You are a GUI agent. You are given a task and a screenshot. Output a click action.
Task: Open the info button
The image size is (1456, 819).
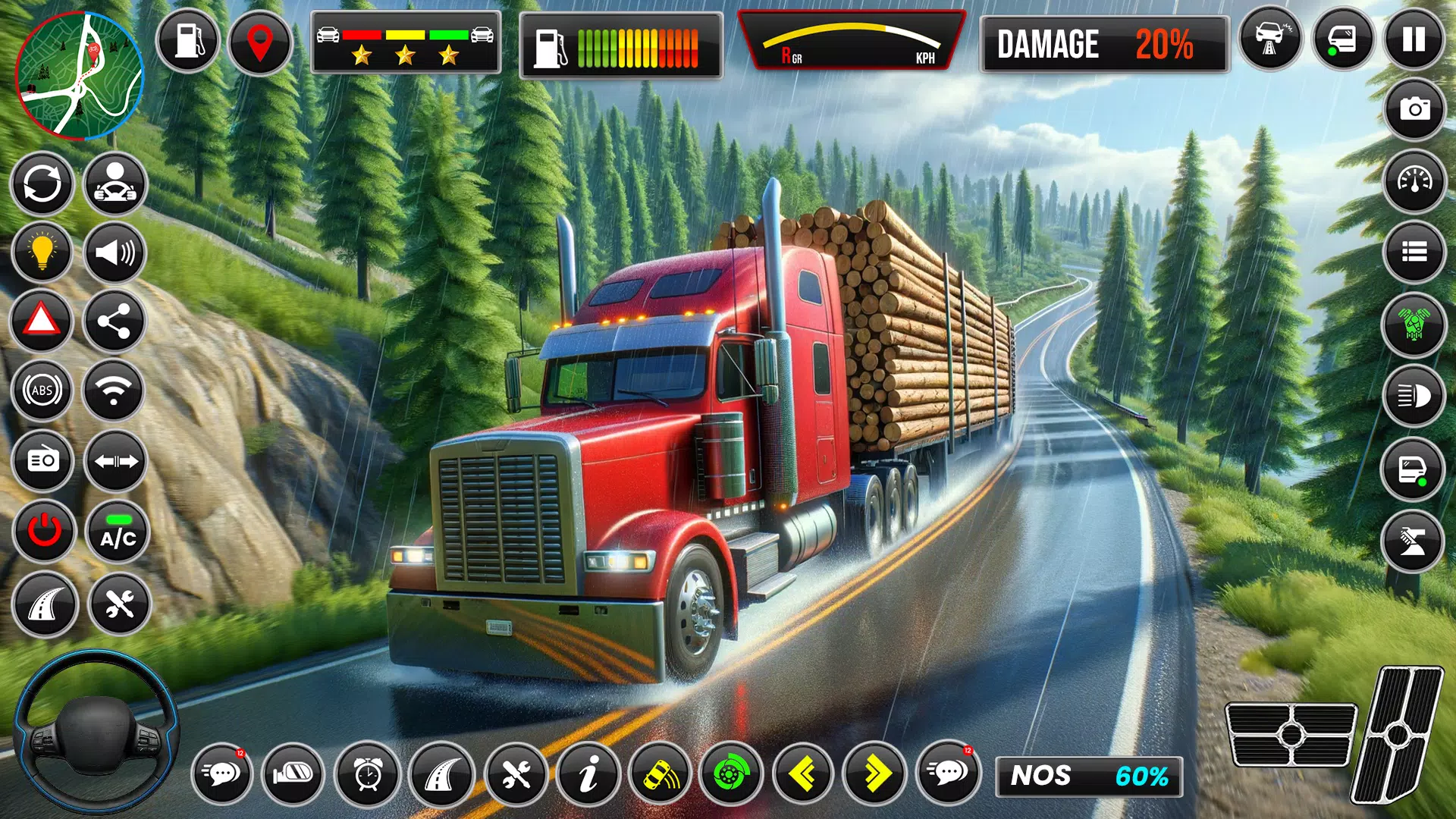pos(588,774)
